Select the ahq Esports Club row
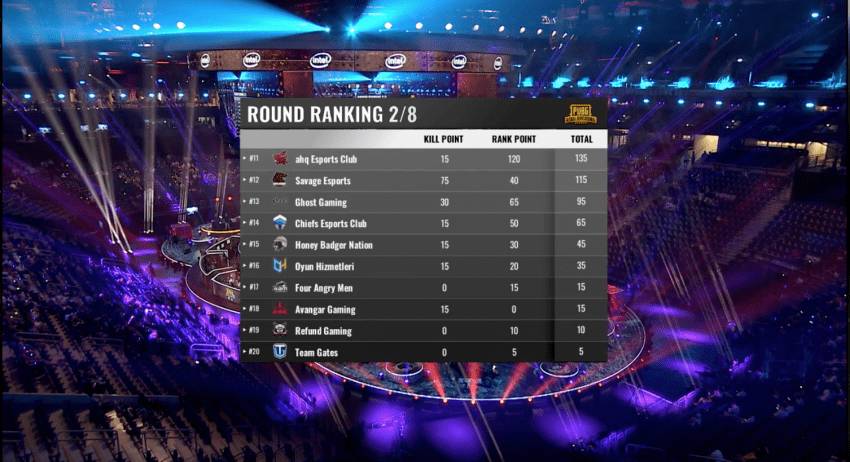This screenshot has width=850, height=462. pos(422,159)
